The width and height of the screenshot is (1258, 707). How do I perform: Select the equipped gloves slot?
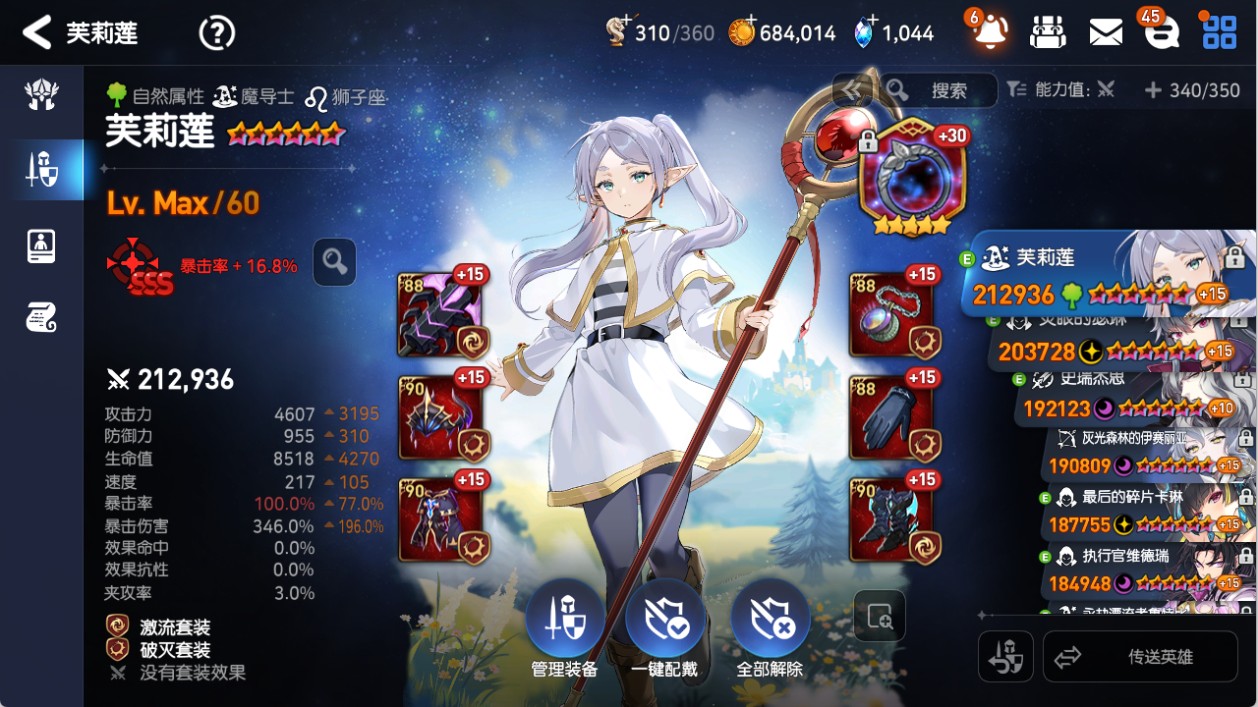[892, 417]
